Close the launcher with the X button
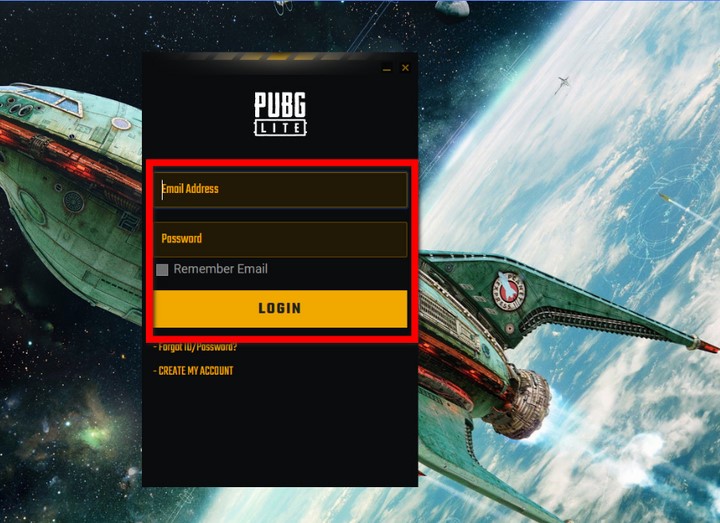This screenshot has height=523, width=720. pos(405,68)
